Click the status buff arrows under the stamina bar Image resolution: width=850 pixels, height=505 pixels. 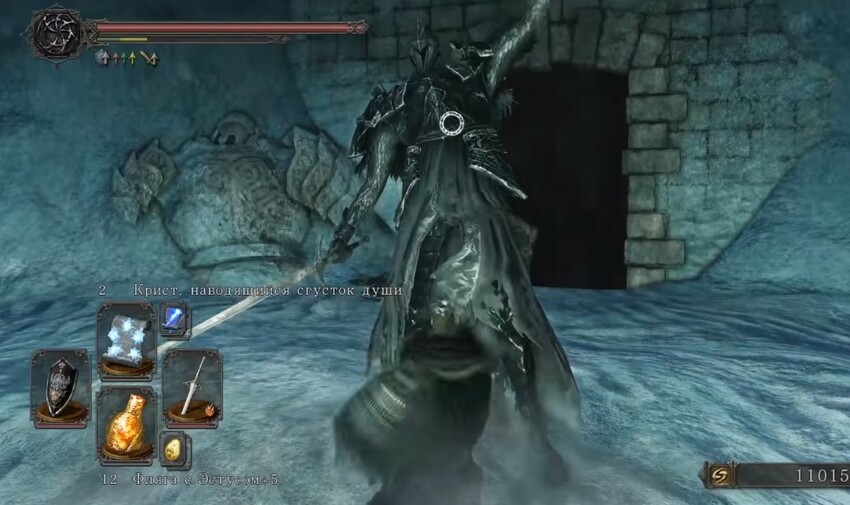(127, 59)
